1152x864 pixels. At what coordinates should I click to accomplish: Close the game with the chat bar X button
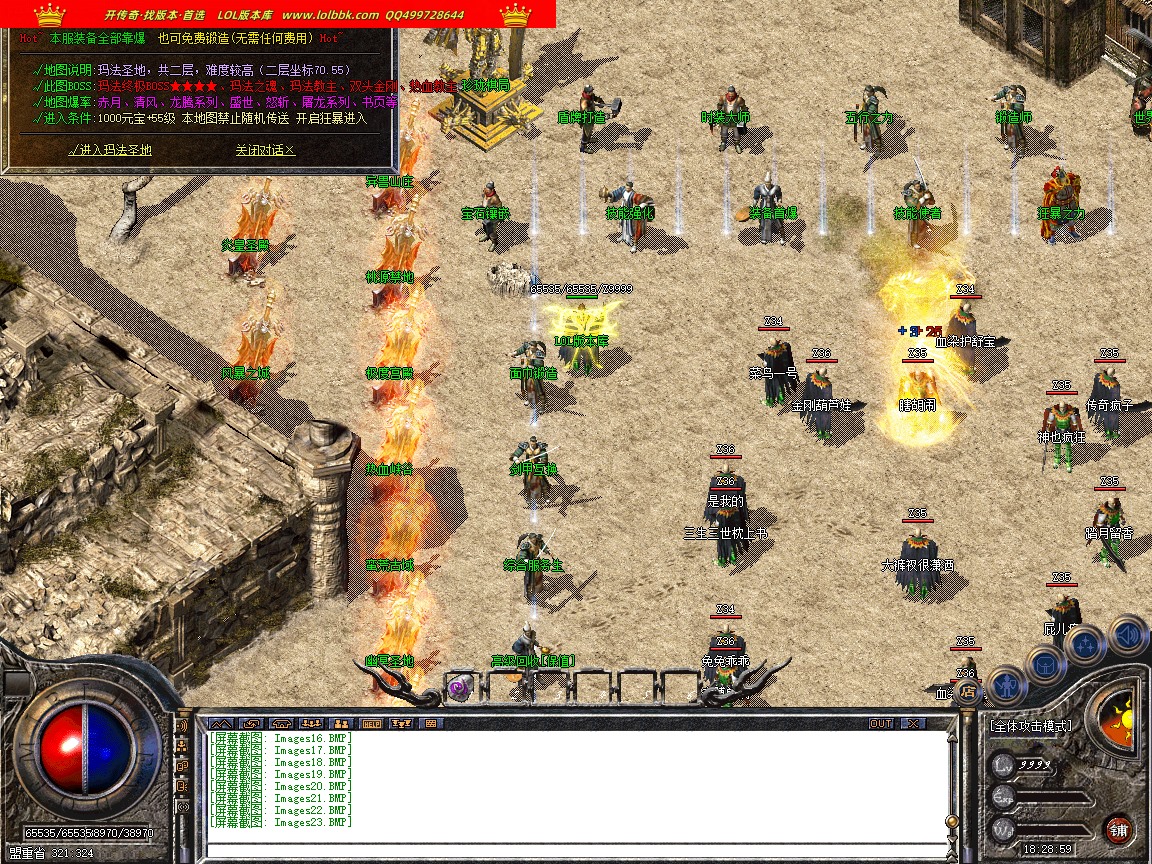coord(912,723)
